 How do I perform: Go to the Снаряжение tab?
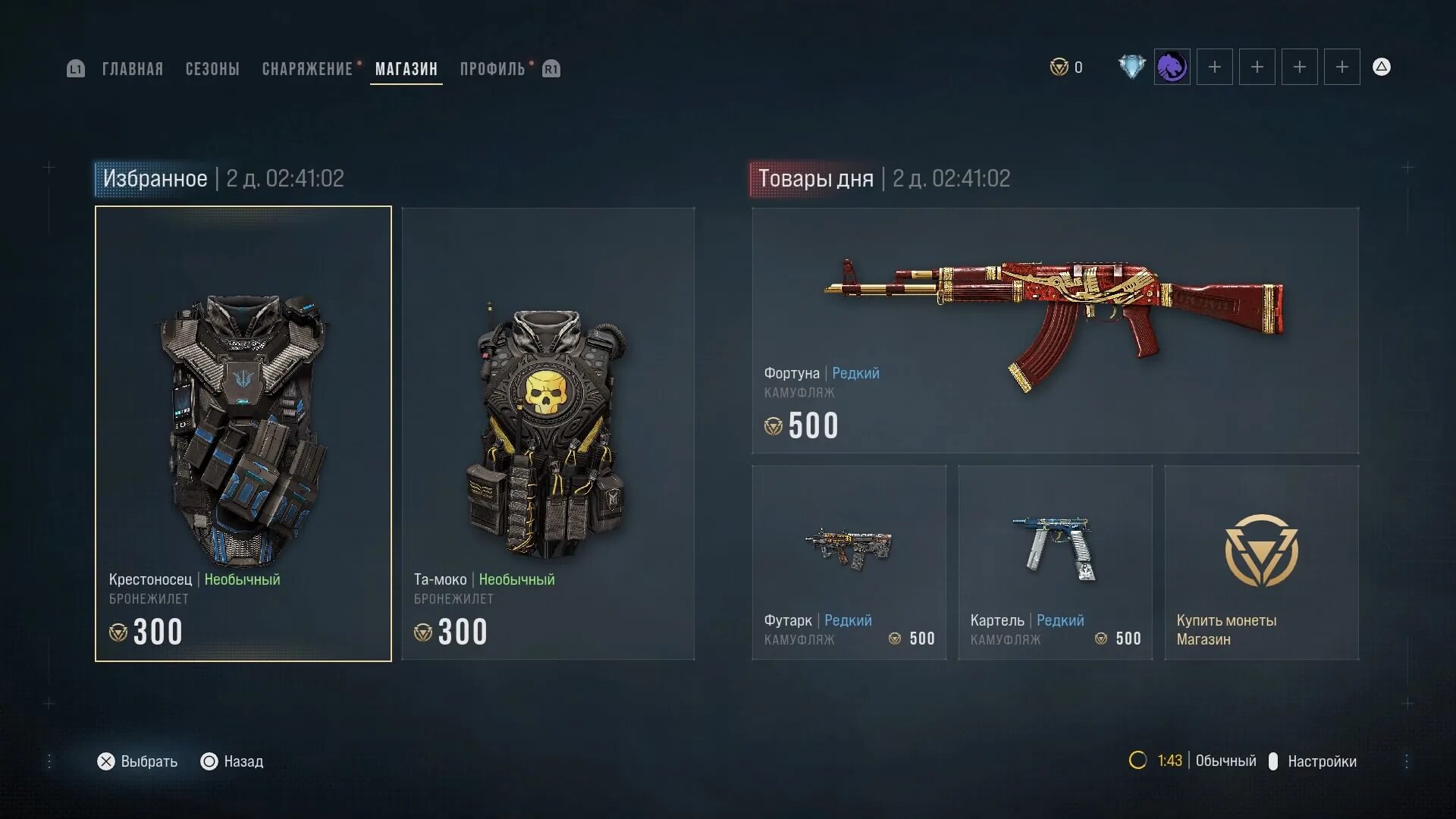(x=307, y=69)
